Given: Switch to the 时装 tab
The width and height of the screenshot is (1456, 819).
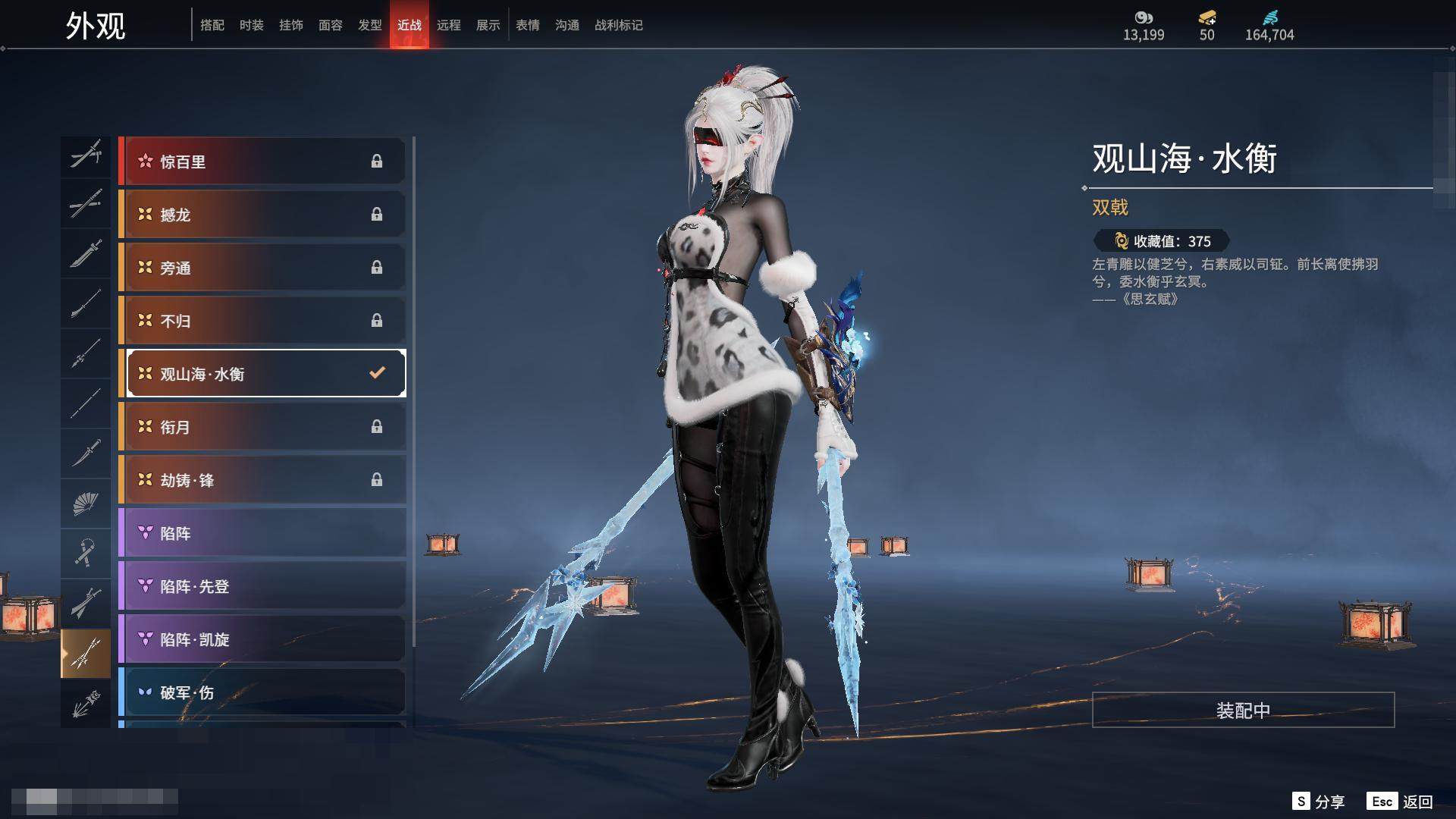Looking at the screenshot, I should 251,25.
